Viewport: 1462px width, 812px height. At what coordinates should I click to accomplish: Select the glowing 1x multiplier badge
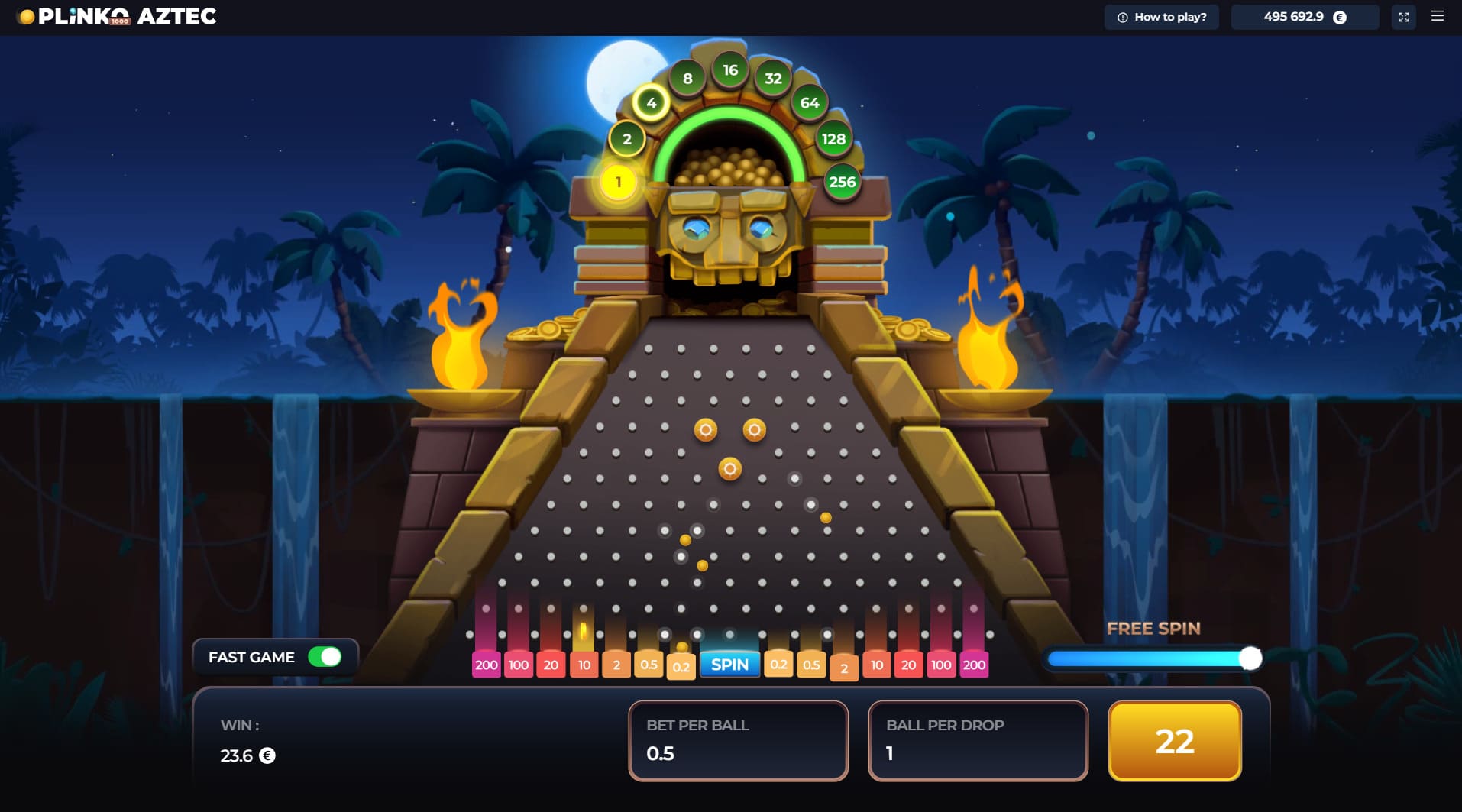pyautogui.click(x=617, y=182)
